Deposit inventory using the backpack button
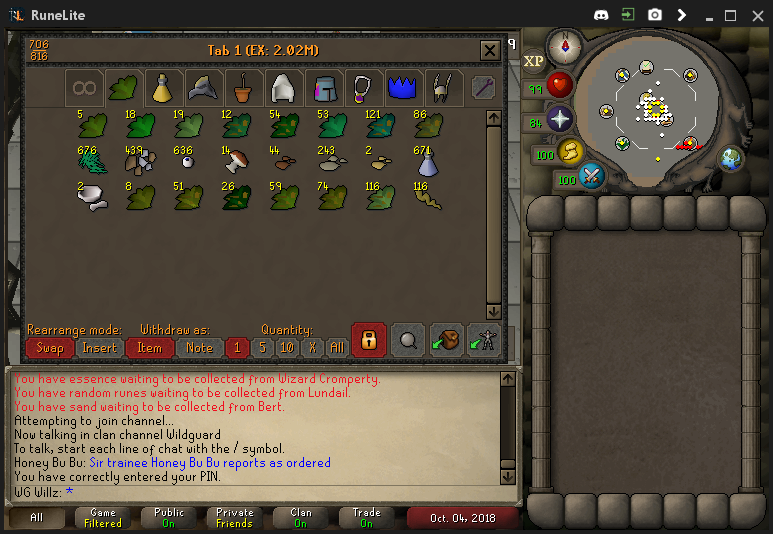Viewport: 773px width, 534px height. 446,340
